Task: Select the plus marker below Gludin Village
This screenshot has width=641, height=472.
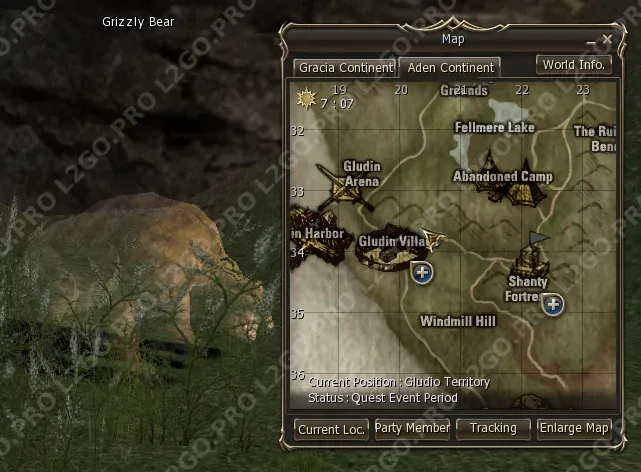Action: coord(422,272)
